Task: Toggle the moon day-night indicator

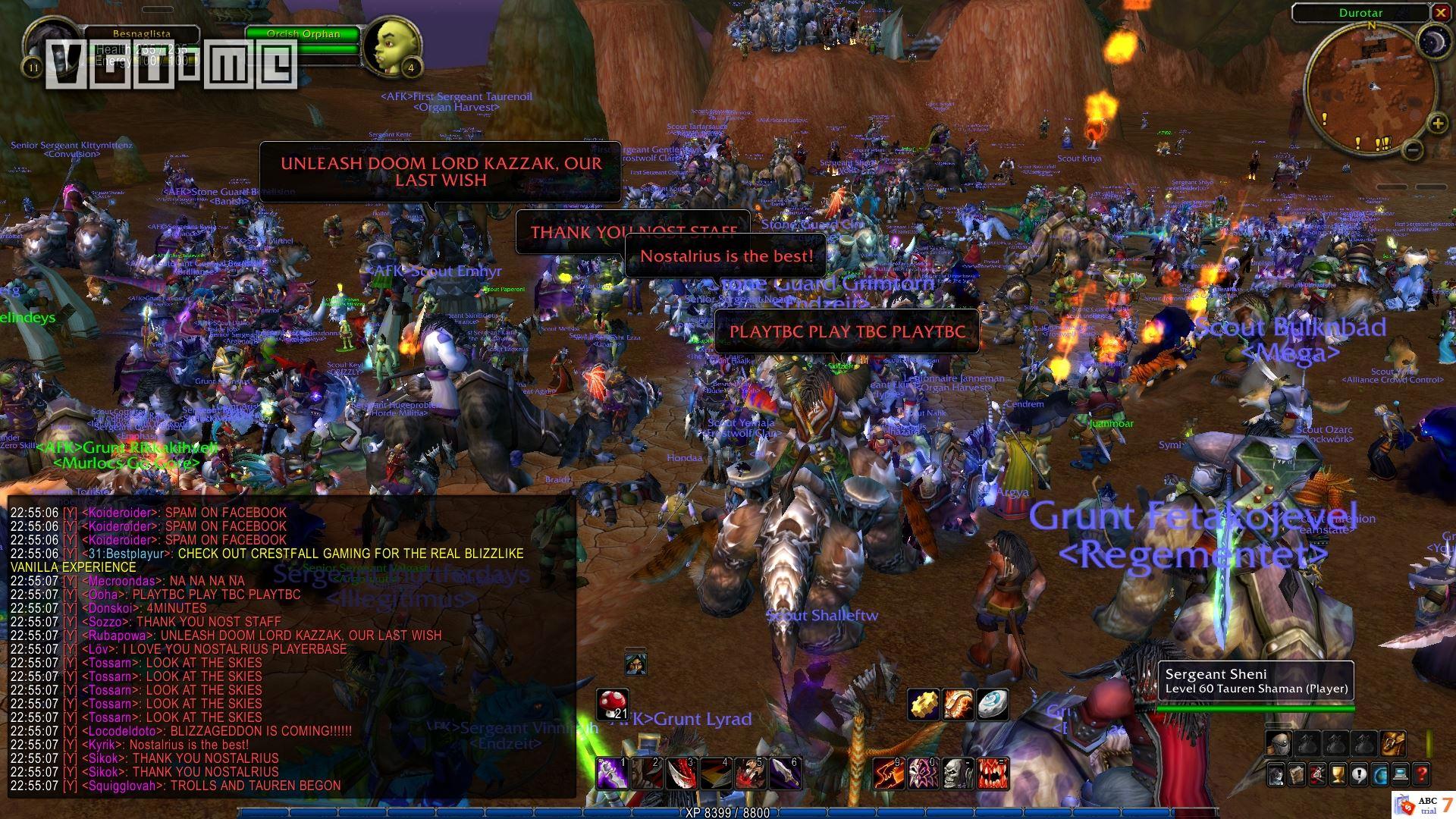Action: click(x=1432, y=41)
